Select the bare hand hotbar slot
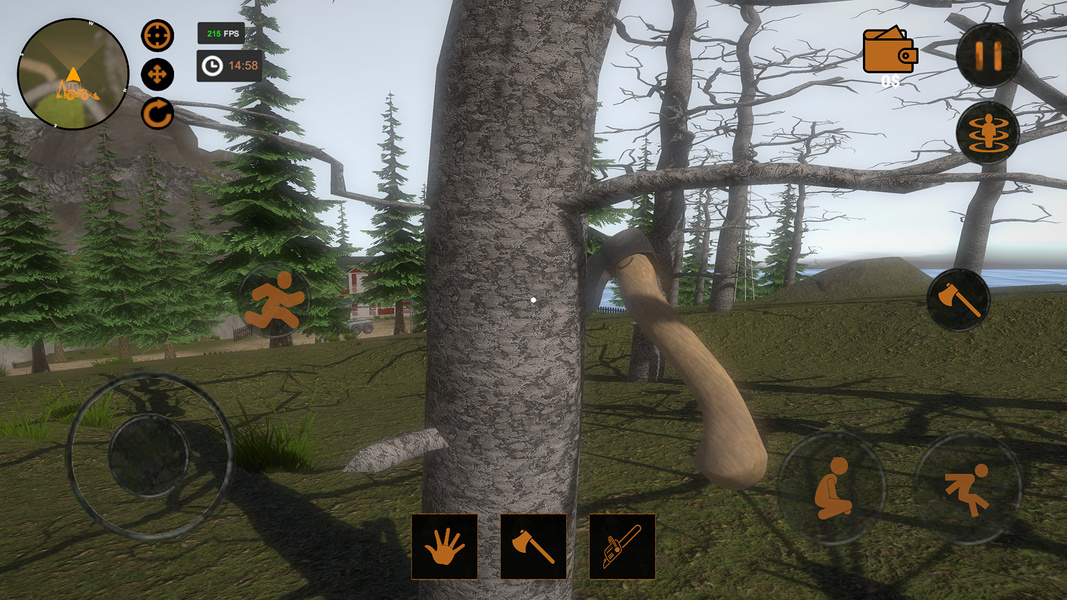 [x=444, y=546]
